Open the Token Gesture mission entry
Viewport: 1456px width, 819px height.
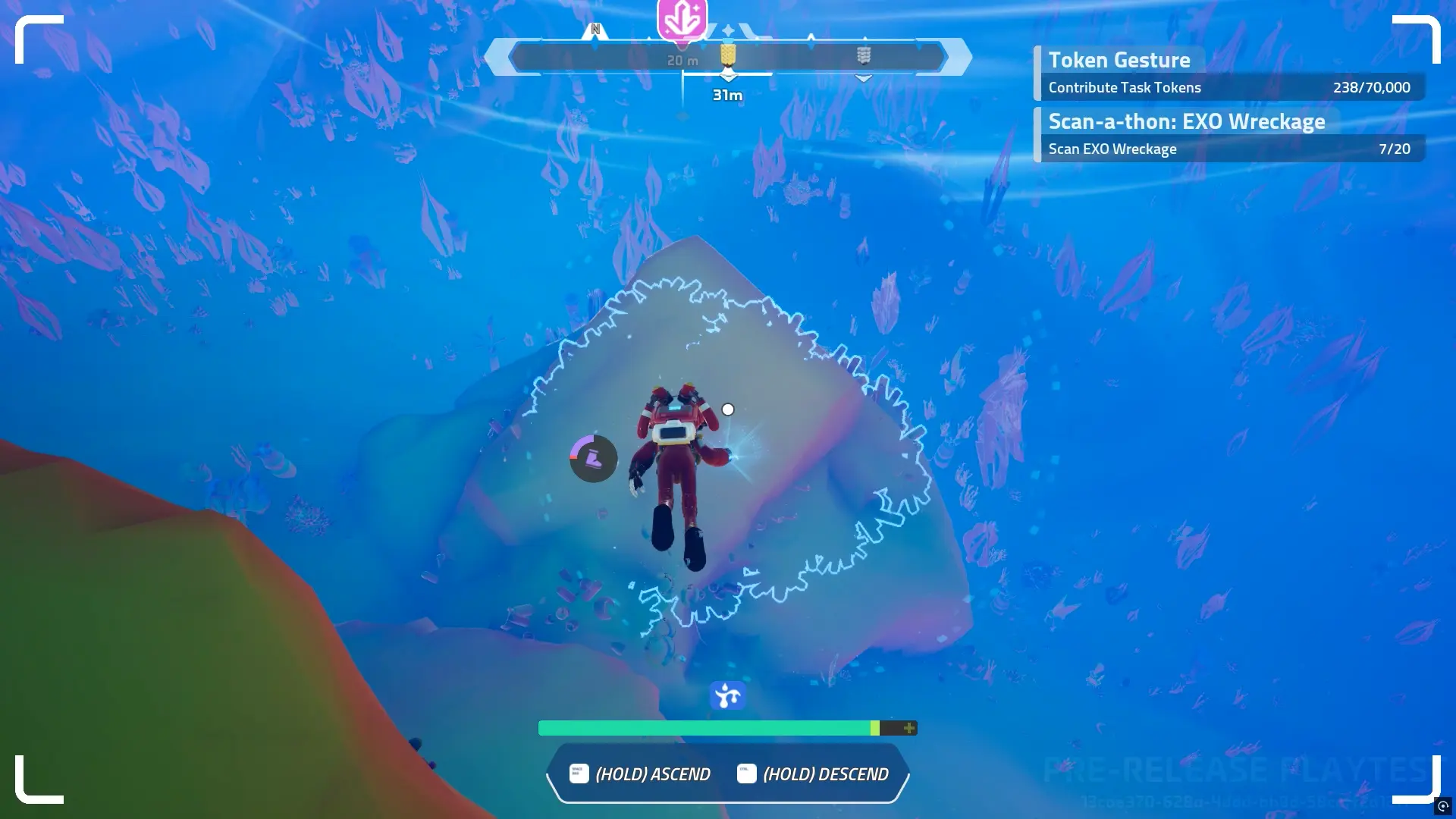pyautogui.click(x=1119, y=60)
